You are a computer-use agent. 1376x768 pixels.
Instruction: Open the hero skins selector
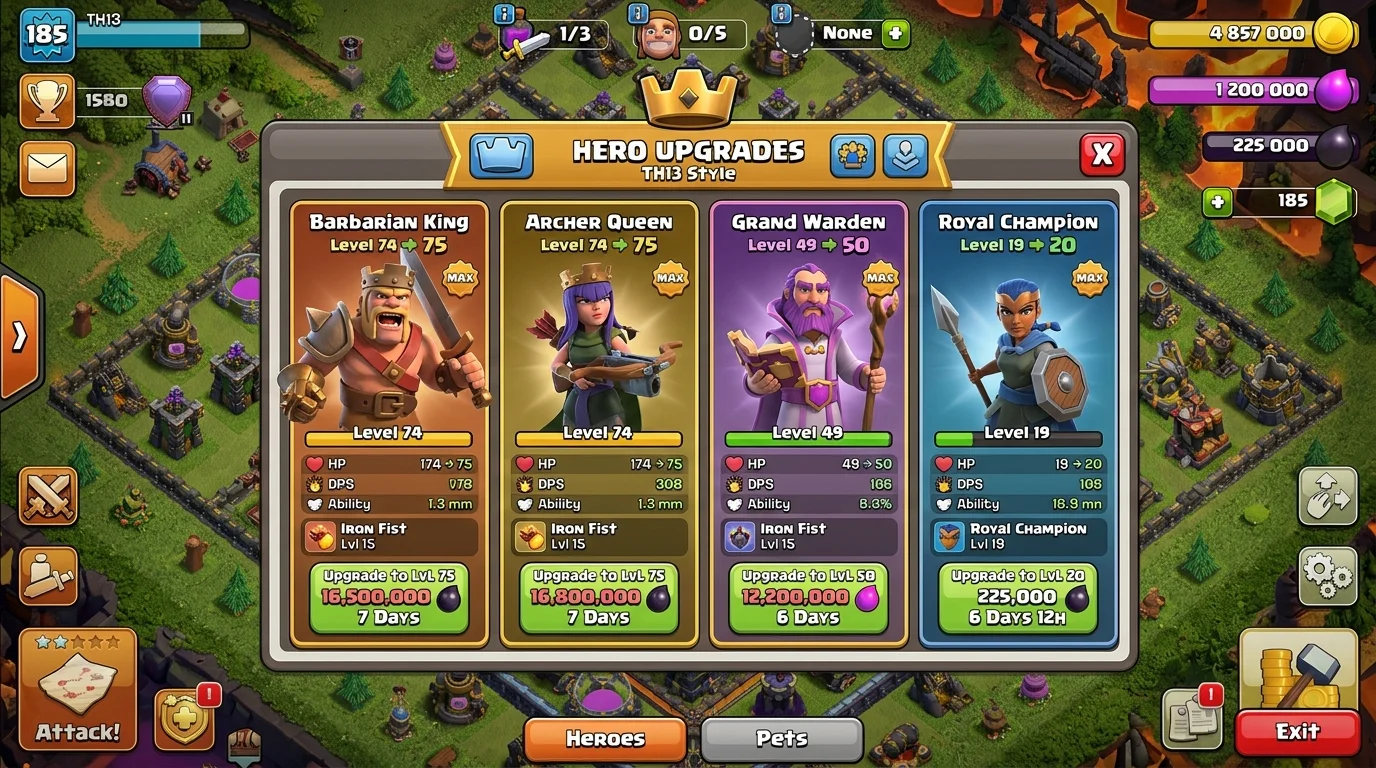click(x=853, y=155)
